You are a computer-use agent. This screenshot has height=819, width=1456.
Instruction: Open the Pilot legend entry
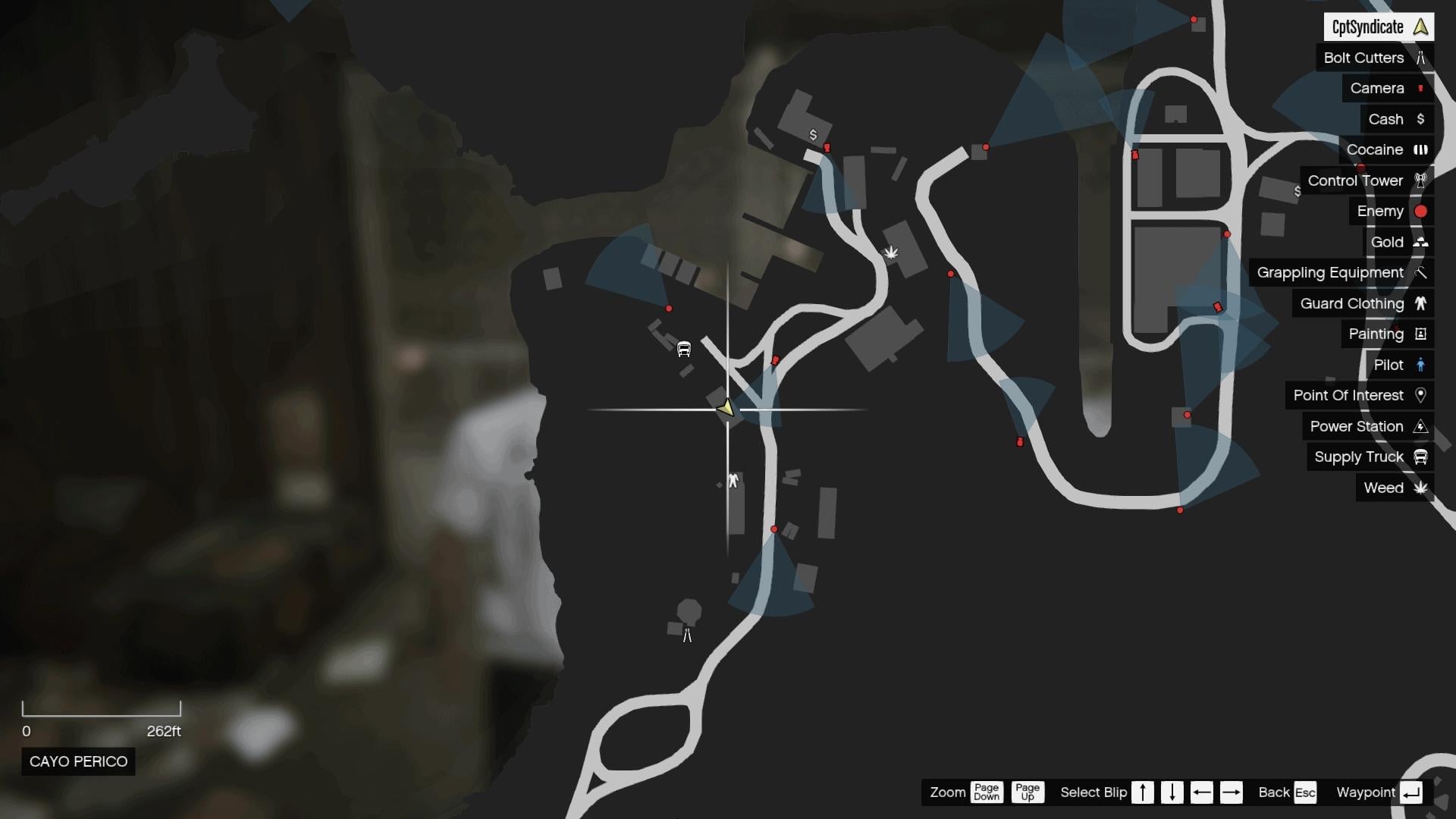click(1393, 365)
